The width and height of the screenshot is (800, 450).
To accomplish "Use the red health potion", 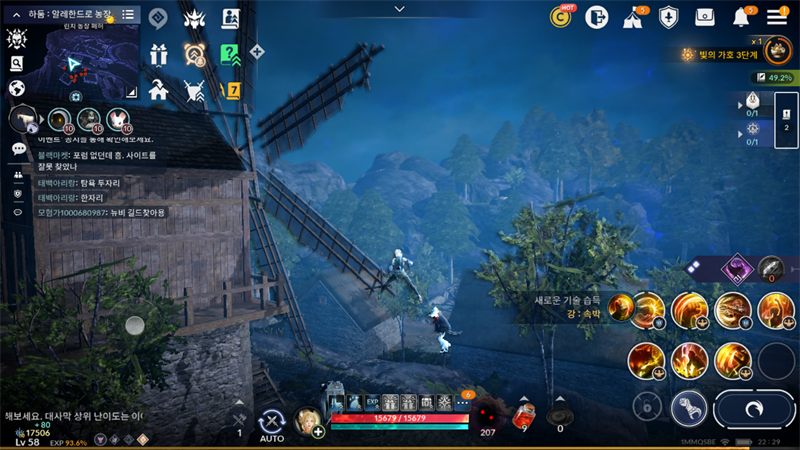I will 523,414.
